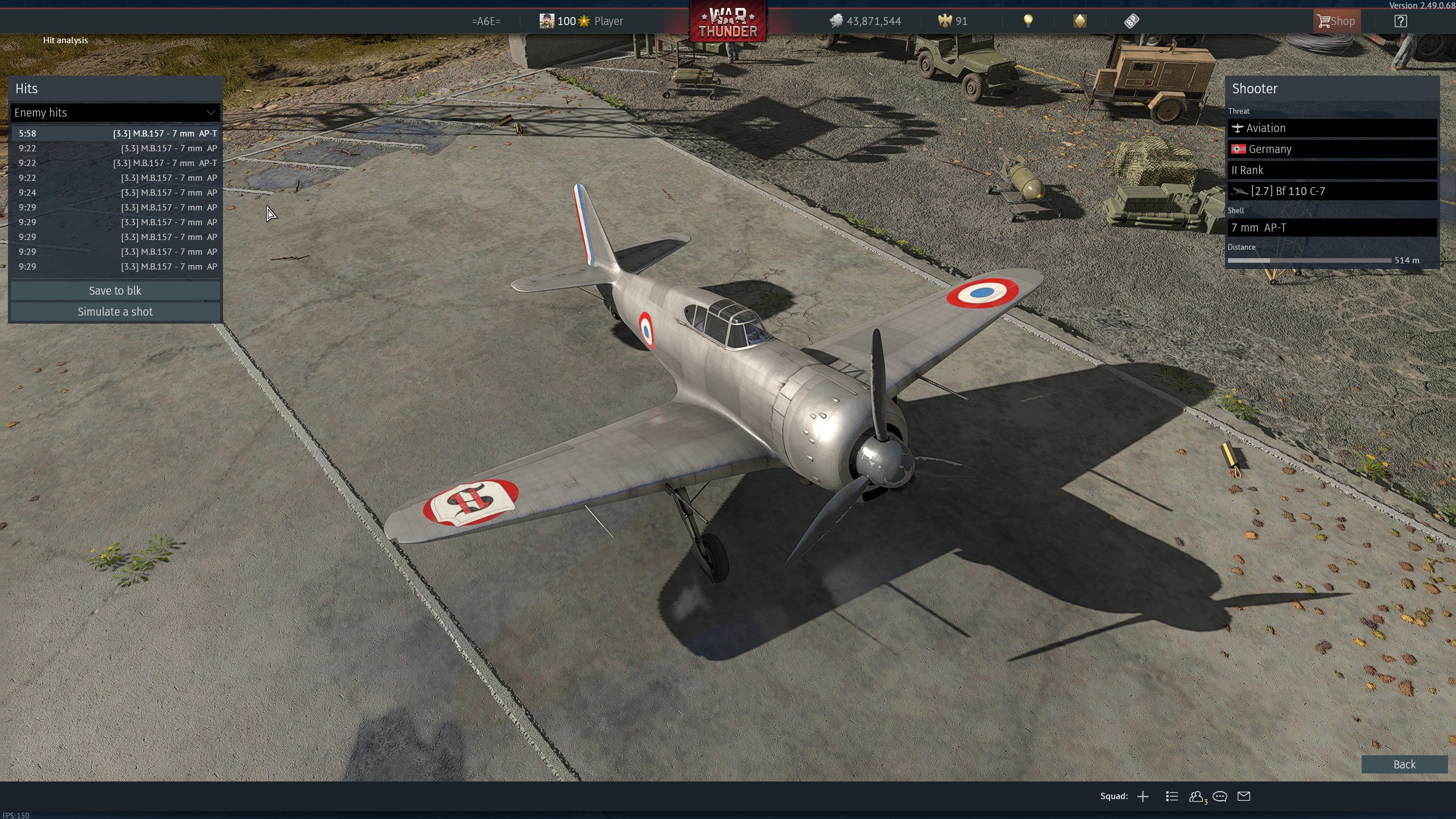Screen dimensions: 1456x819
Task: Click the light bulb icon
Action: coord(1028,21)
